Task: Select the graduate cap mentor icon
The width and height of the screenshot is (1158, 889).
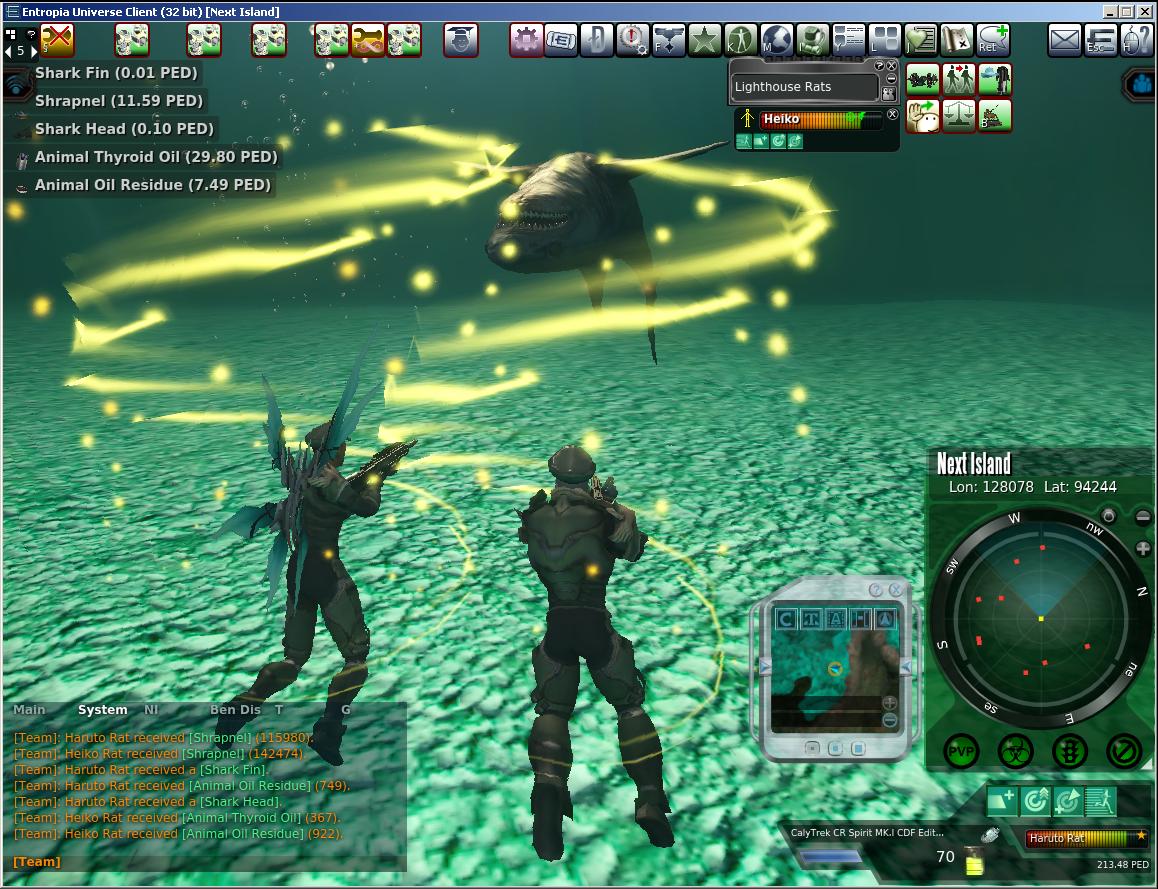Action: tap(461, 41)
